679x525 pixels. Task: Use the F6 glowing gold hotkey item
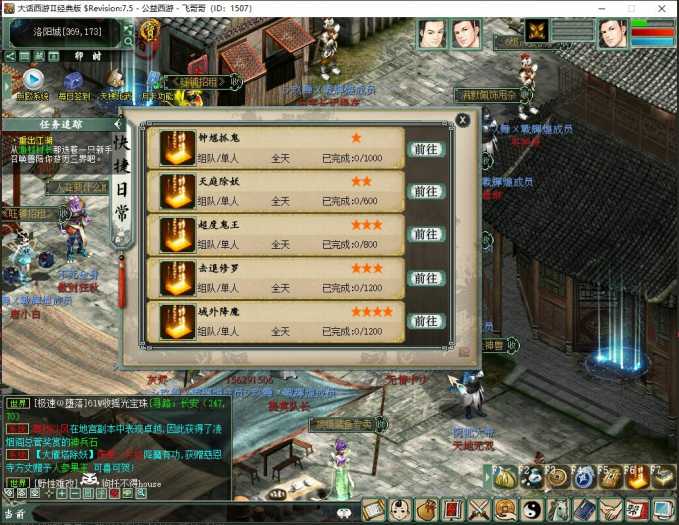[x=636, y=478]
